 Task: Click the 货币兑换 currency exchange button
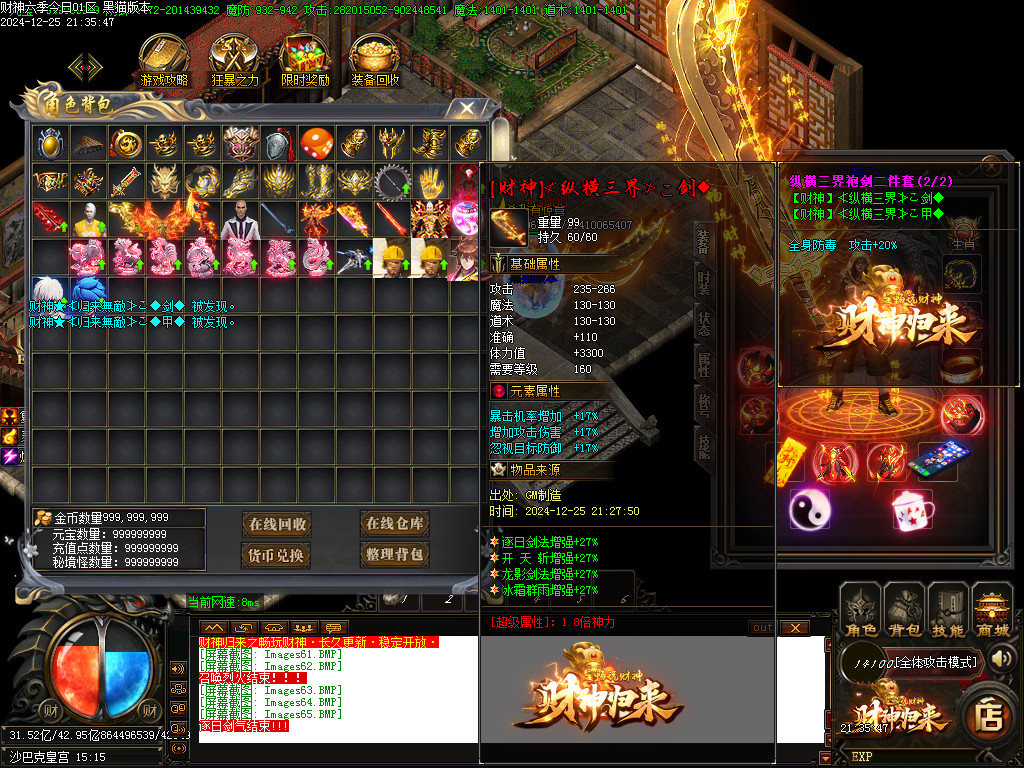(x=277, y=554)
